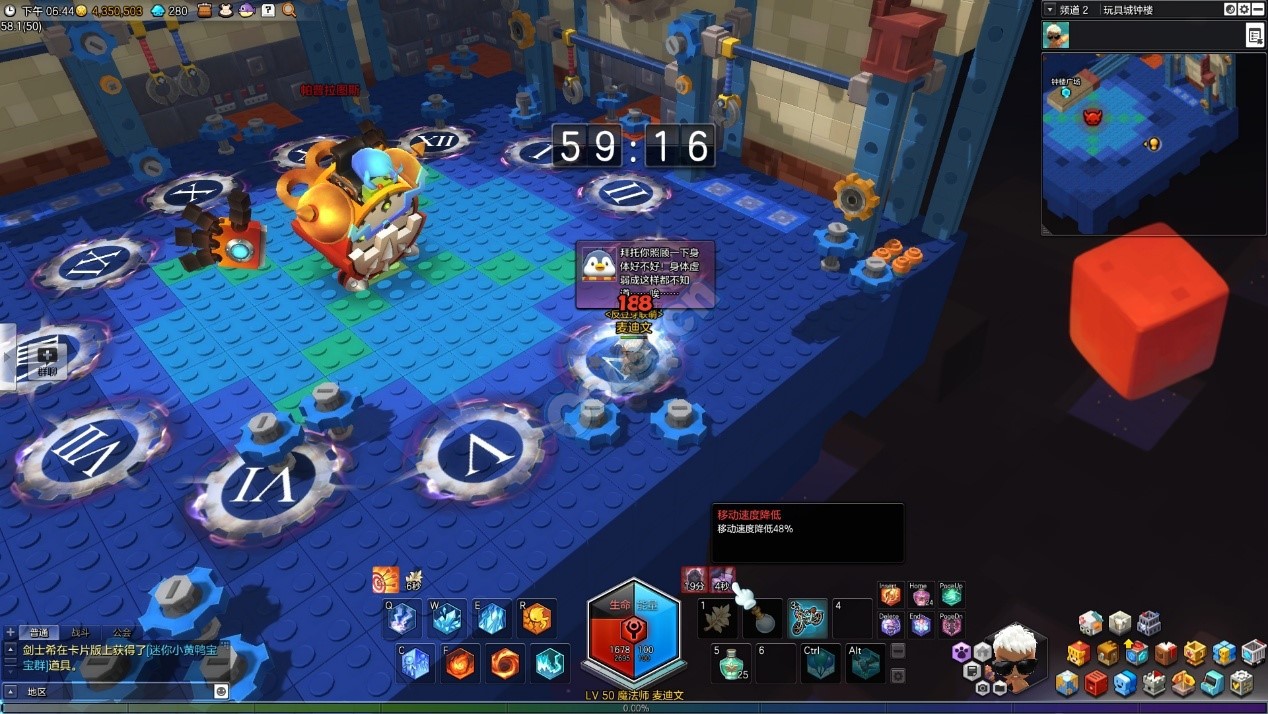
Task: Trigger the F flame swirl skill
Action: [460, 663]
